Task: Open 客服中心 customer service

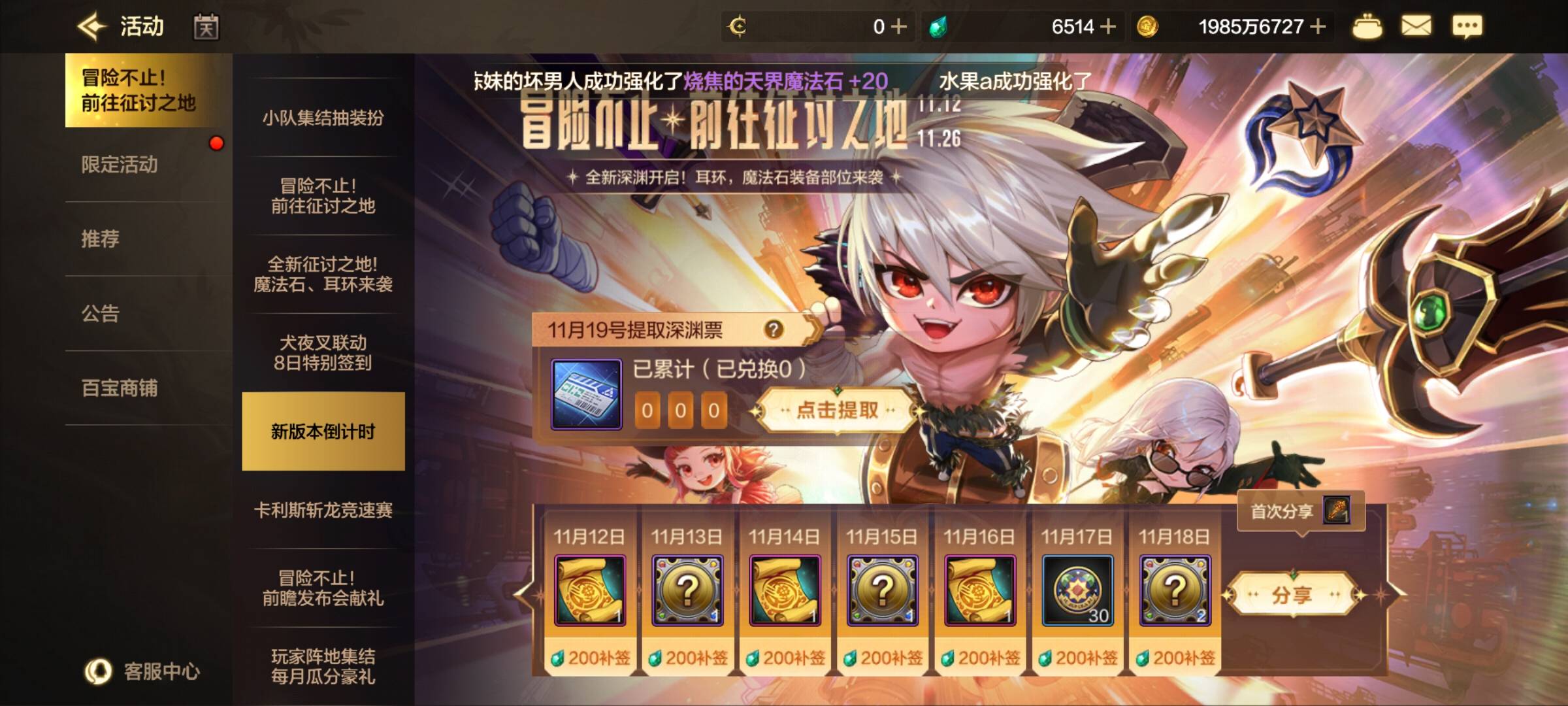Action: coord(144,671)
